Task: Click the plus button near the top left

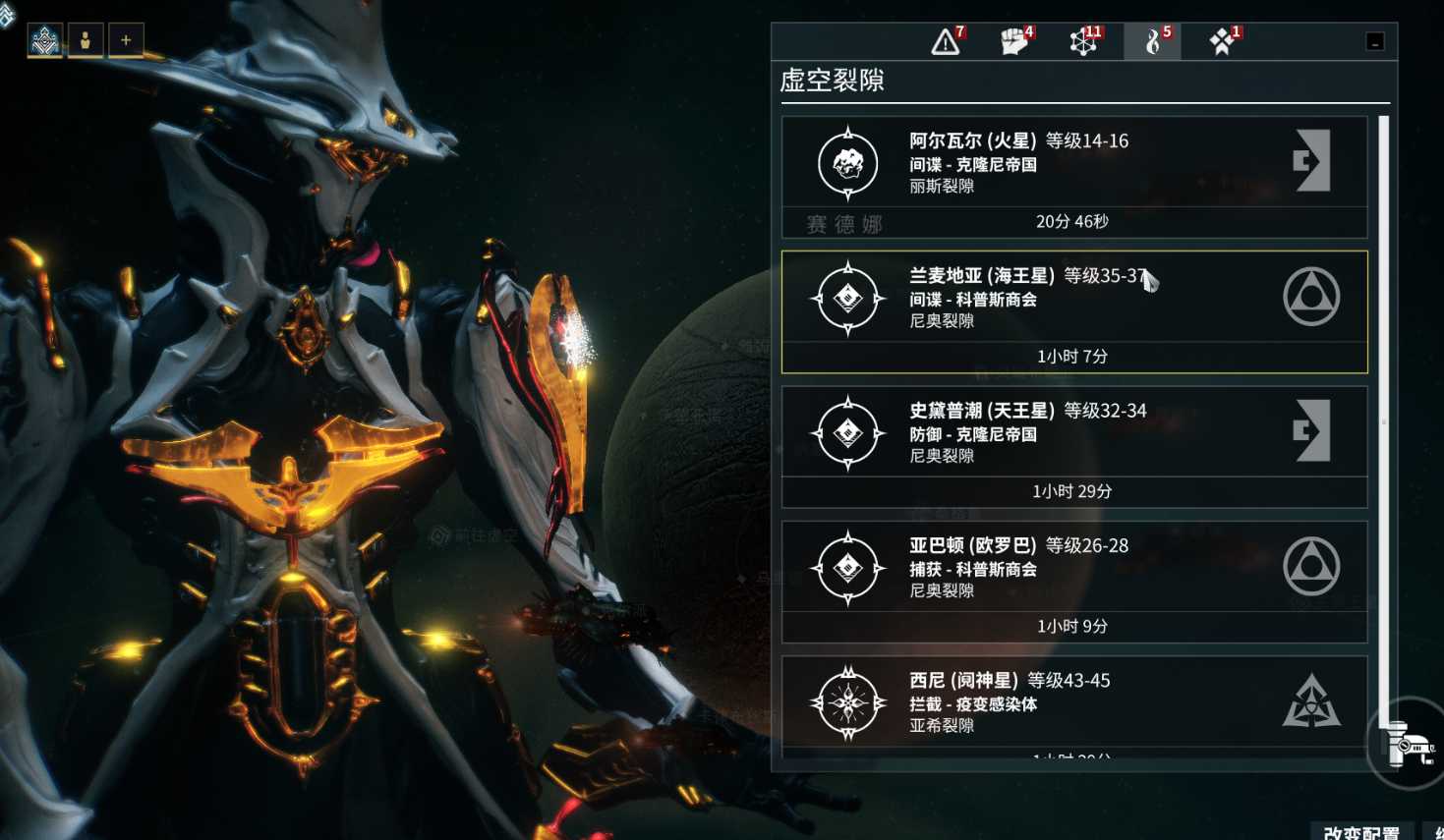Action: tap(126, 40)
